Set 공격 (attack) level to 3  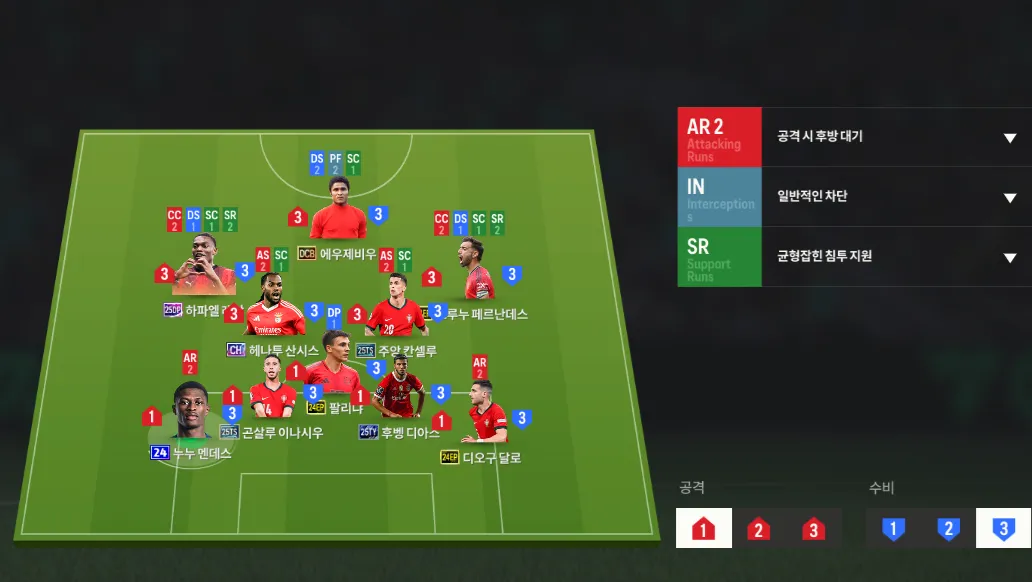[813, 529]
